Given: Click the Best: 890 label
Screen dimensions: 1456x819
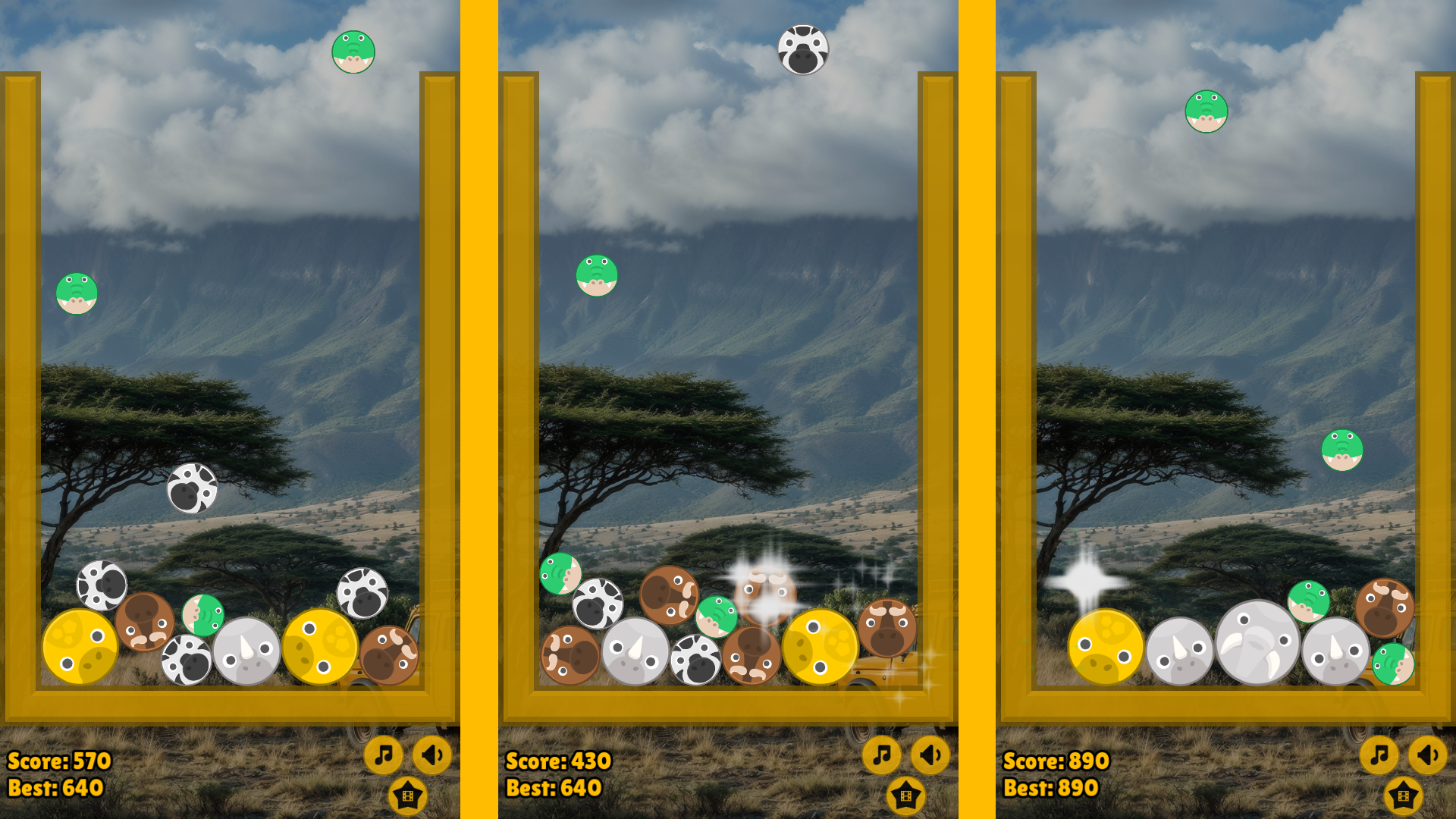Looking at the screenshot, I should pos(1050,789).
